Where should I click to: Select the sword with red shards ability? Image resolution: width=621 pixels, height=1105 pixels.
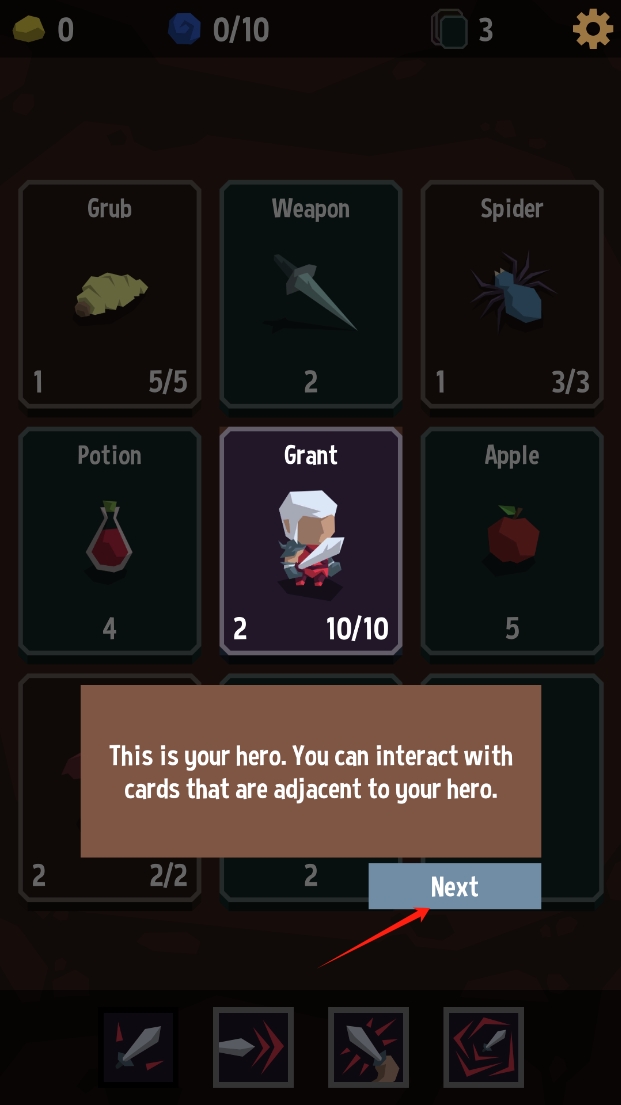tap(138, 1047)
